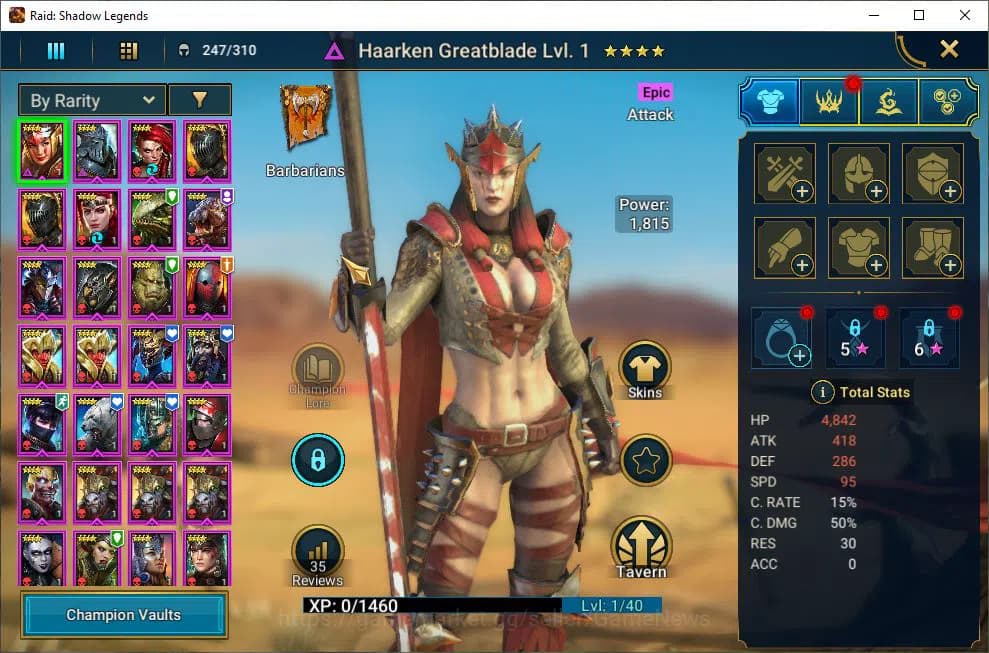
Task: Switch to the crown masteries tab
Action: (x=829, y=101)
